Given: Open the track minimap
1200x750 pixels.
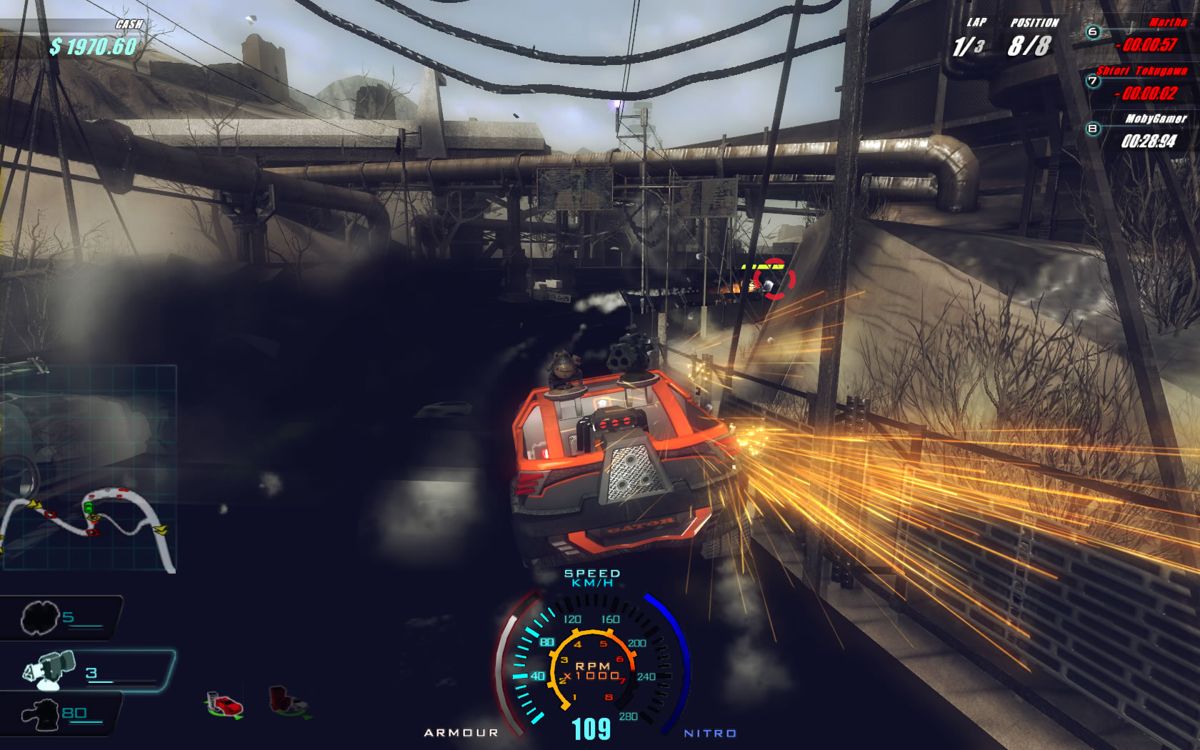Looking at the screenshot, I should pos(88,468).
